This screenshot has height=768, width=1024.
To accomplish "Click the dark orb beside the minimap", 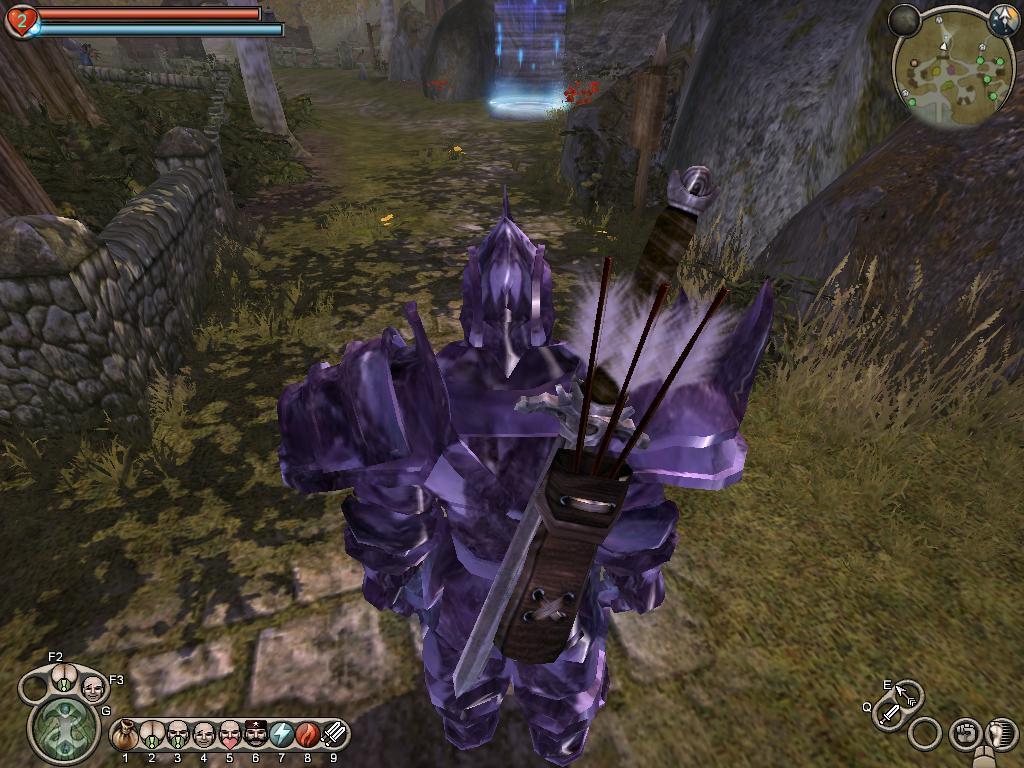I will pyautogui.click(x=904, y=20).
